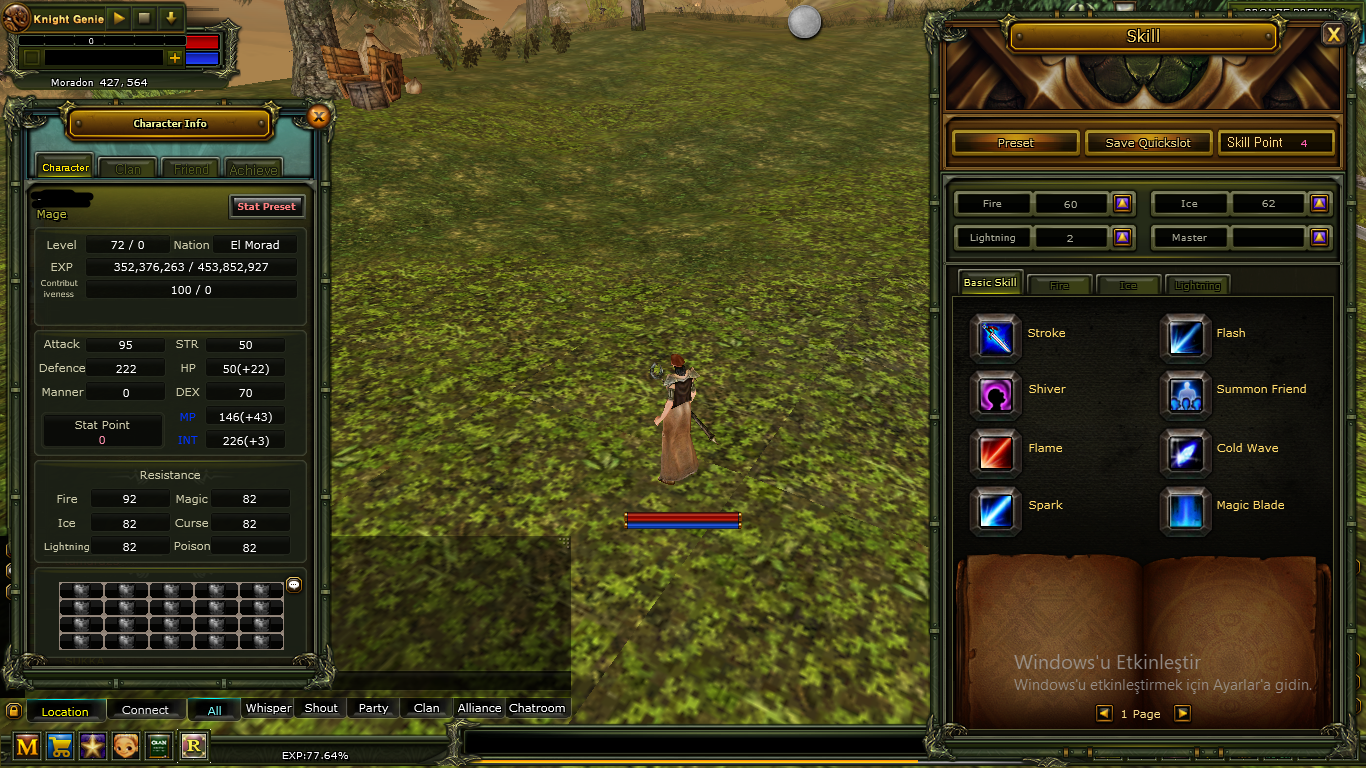Open the item mall shopping cart icon
Viewport: 1366px width, 768px height.
click(60, 746)
